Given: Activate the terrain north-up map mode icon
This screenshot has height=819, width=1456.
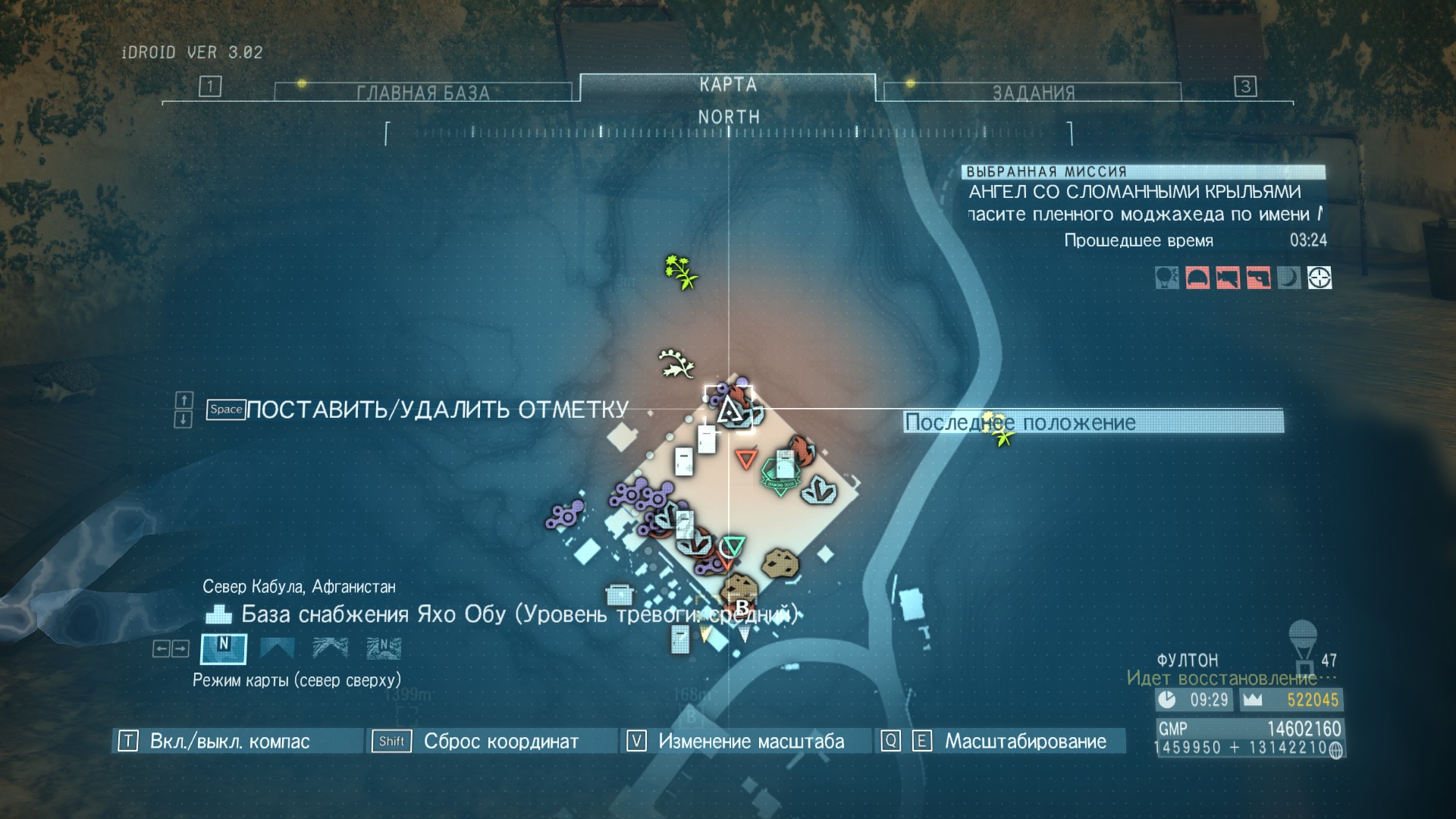Looking at the screenshot, I should 384,648.
